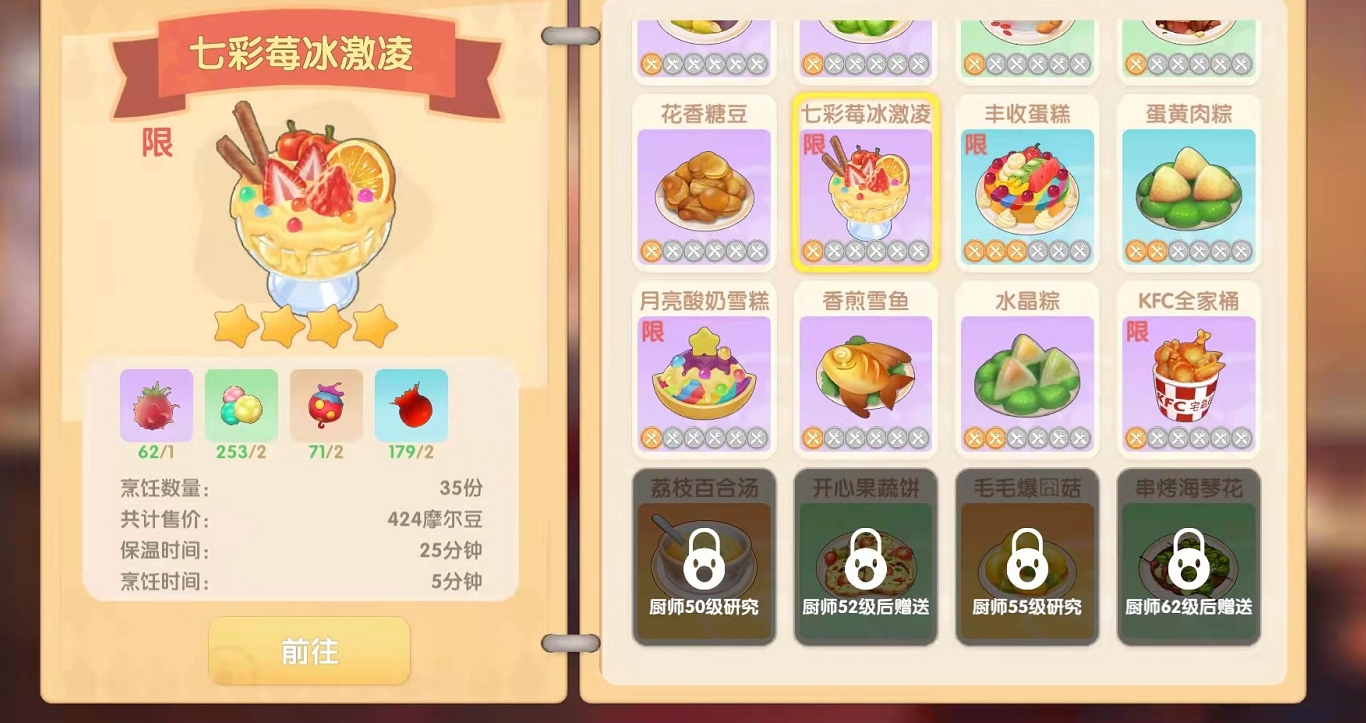The width and height of the screenshot is (1366, 723).
Task: Select the 花香糖豆 recipe card
Action: pos(704,184)
